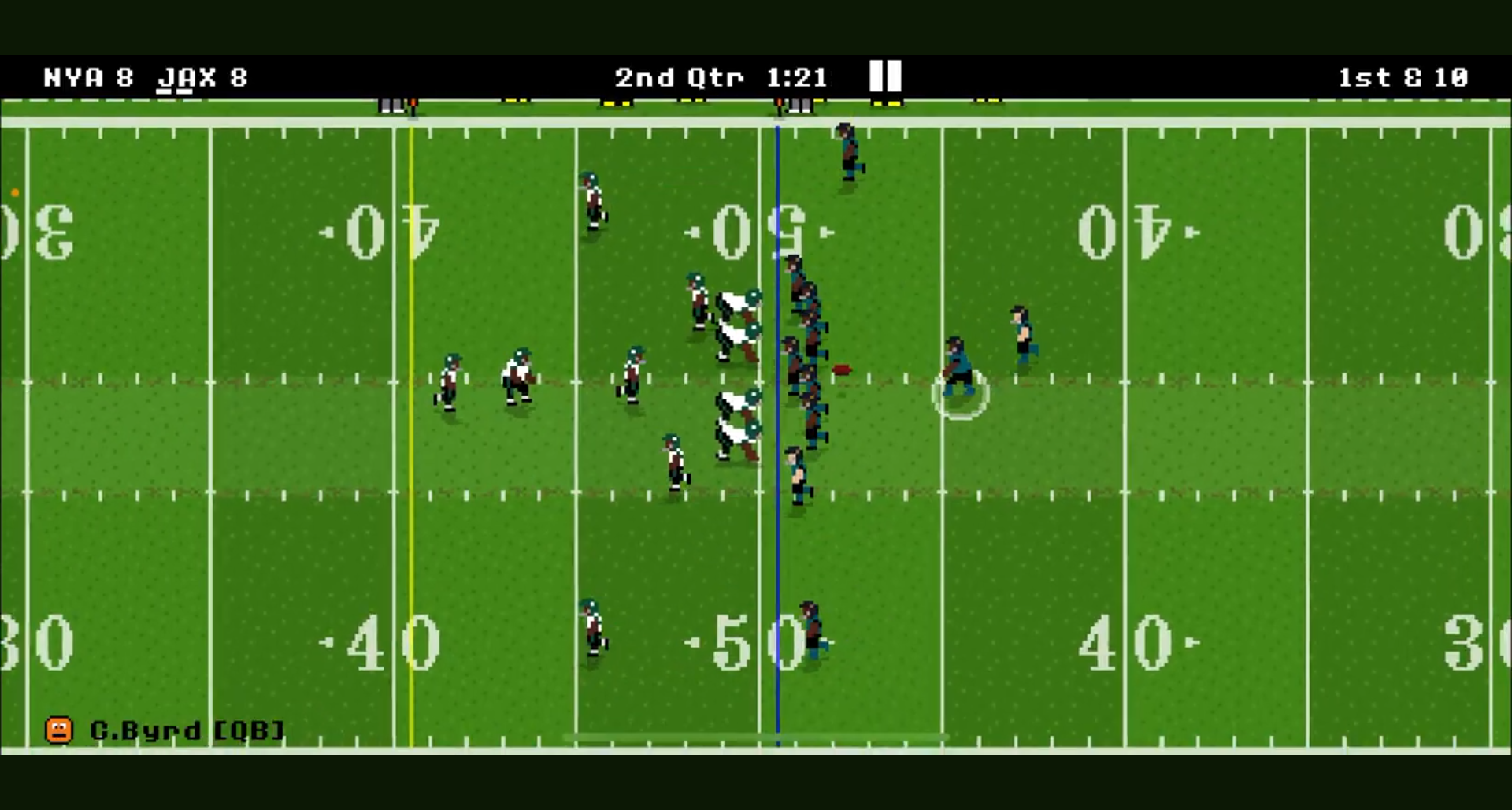This screenshot has width=1512, height=810.
Task: Click the C.Byrd [QB] player label
Action: click(x=187, y=730)
